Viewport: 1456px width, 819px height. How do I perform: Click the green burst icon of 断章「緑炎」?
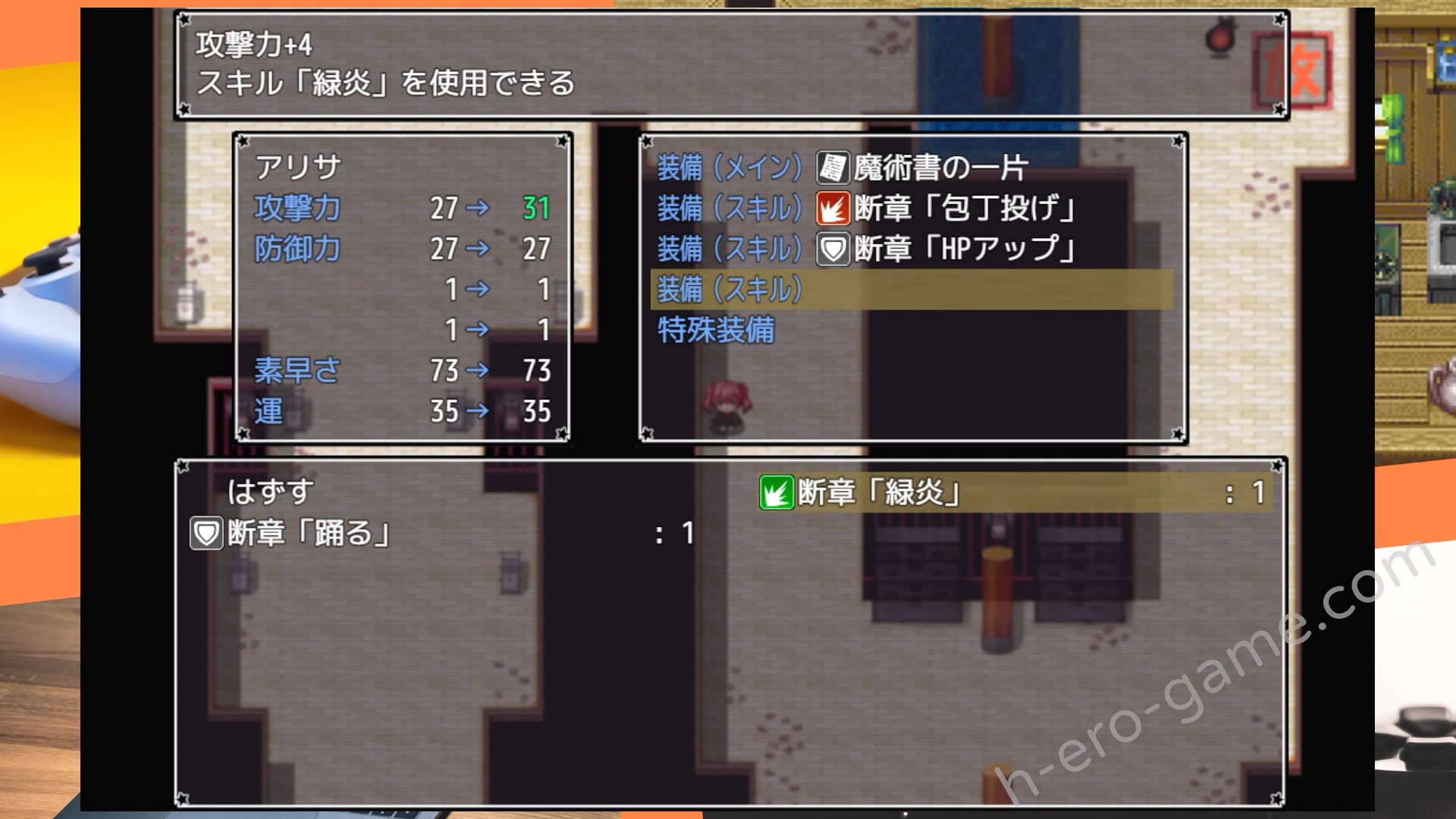pos(777,491)
